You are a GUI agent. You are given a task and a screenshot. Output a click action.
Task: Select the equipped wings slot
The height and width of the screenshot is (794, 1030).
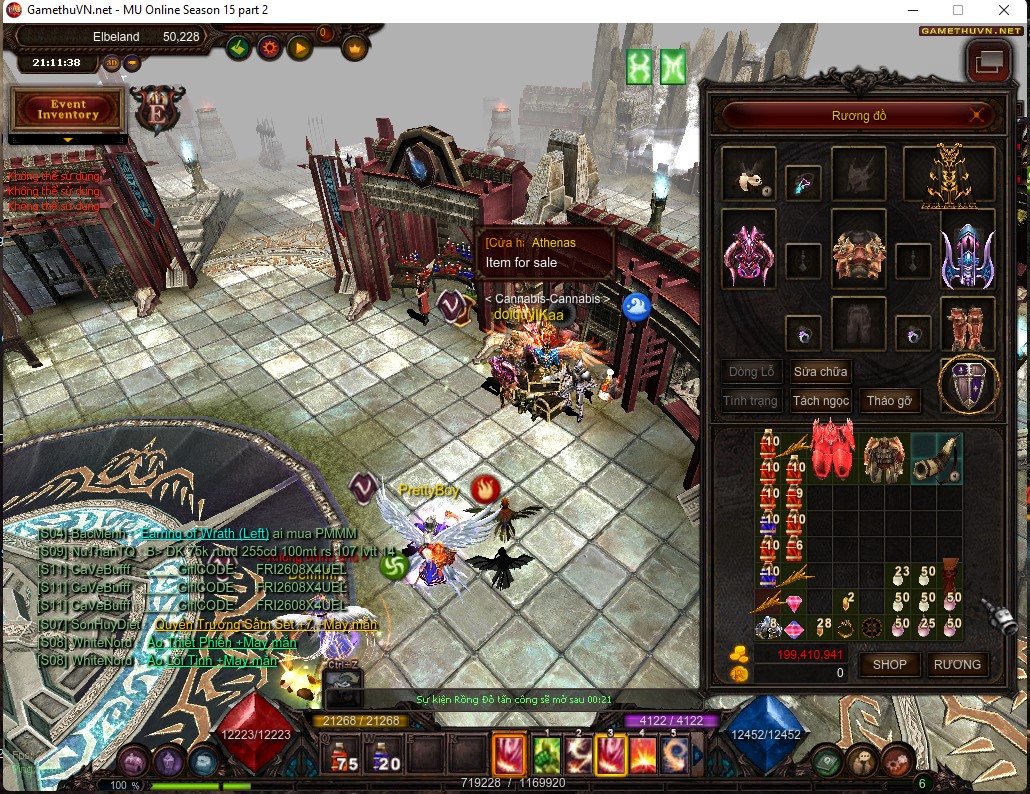click(x=949, y=175)
